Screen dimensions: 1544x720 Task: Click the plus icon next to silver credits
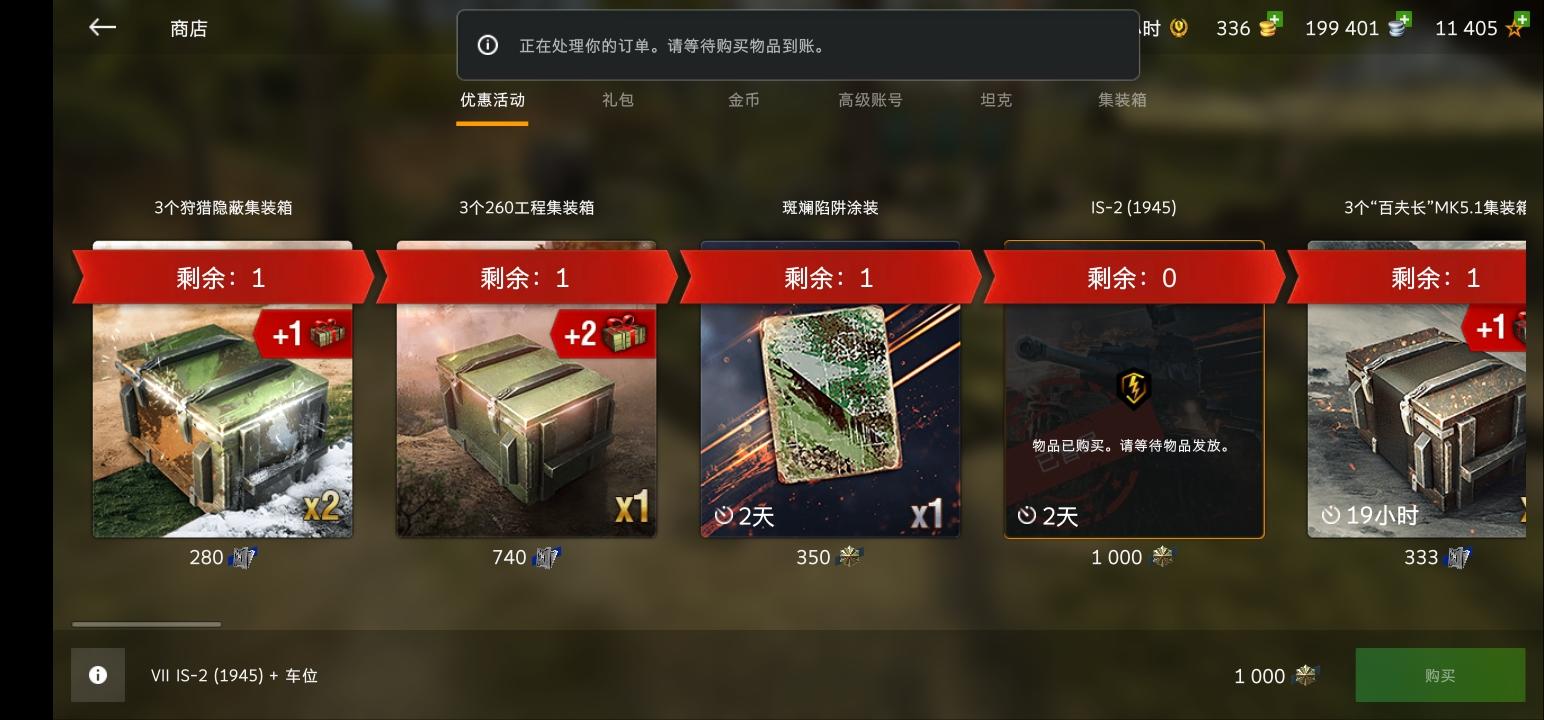click(1403, 20)
